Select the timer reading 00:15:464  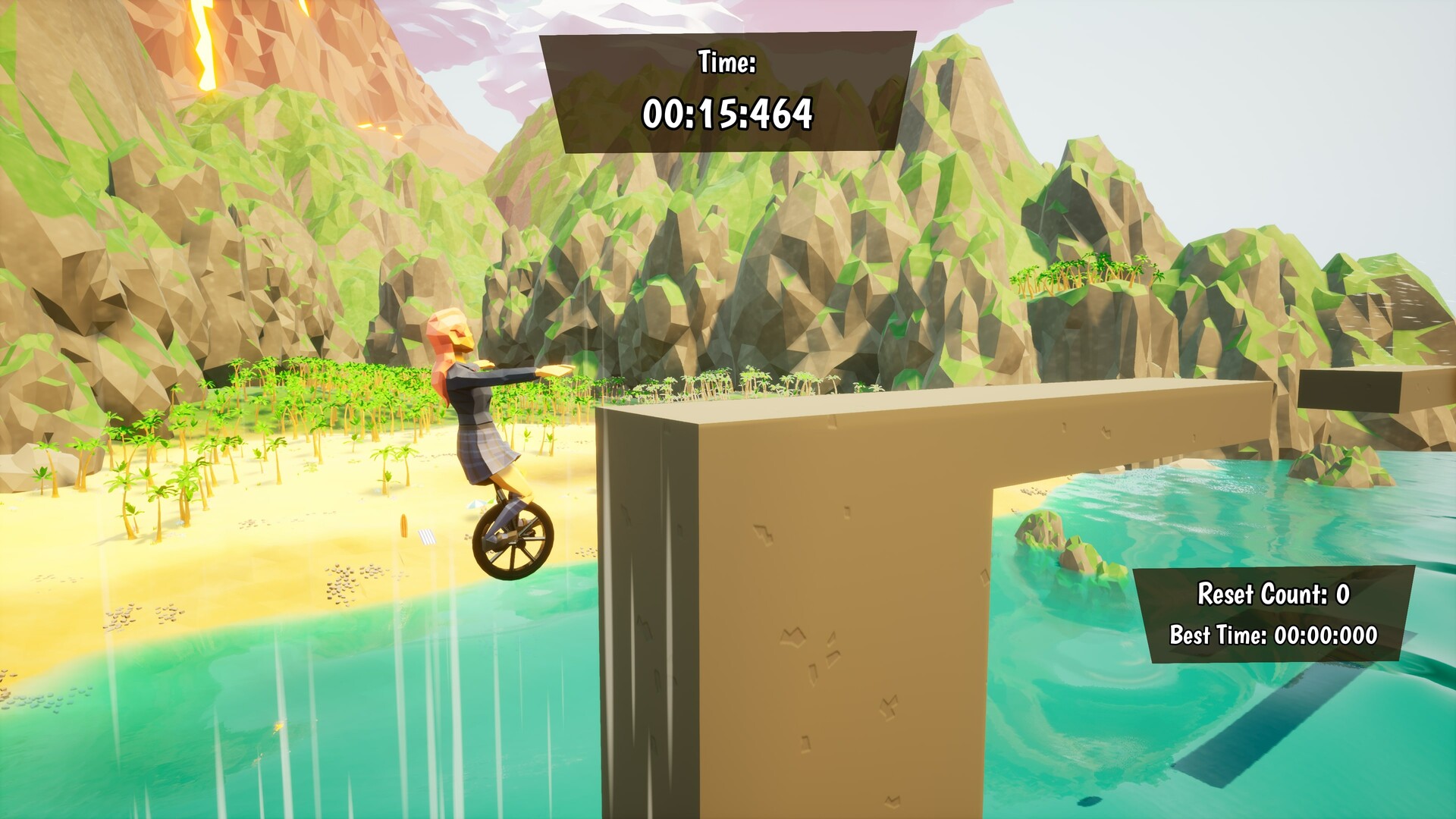pos(730,115)
